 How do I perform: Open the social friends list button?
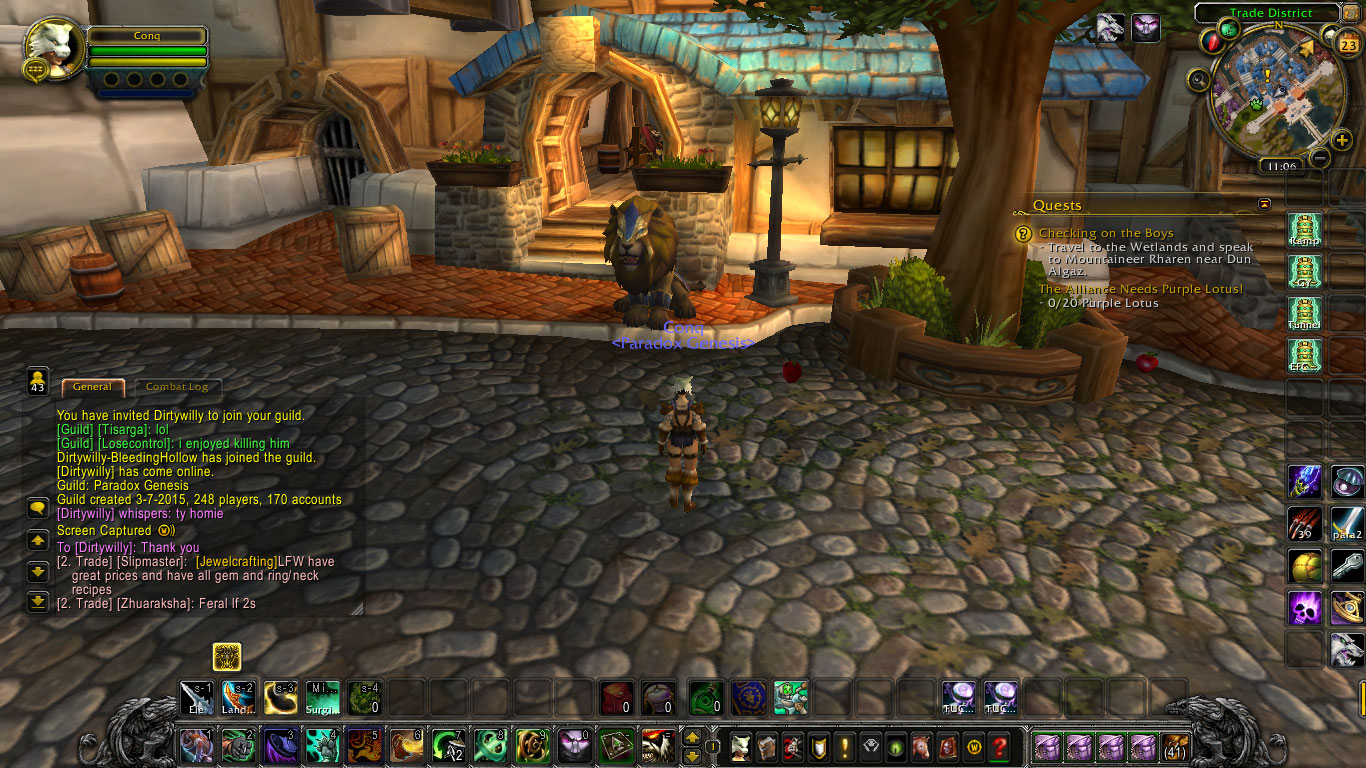tap(38, 381)
